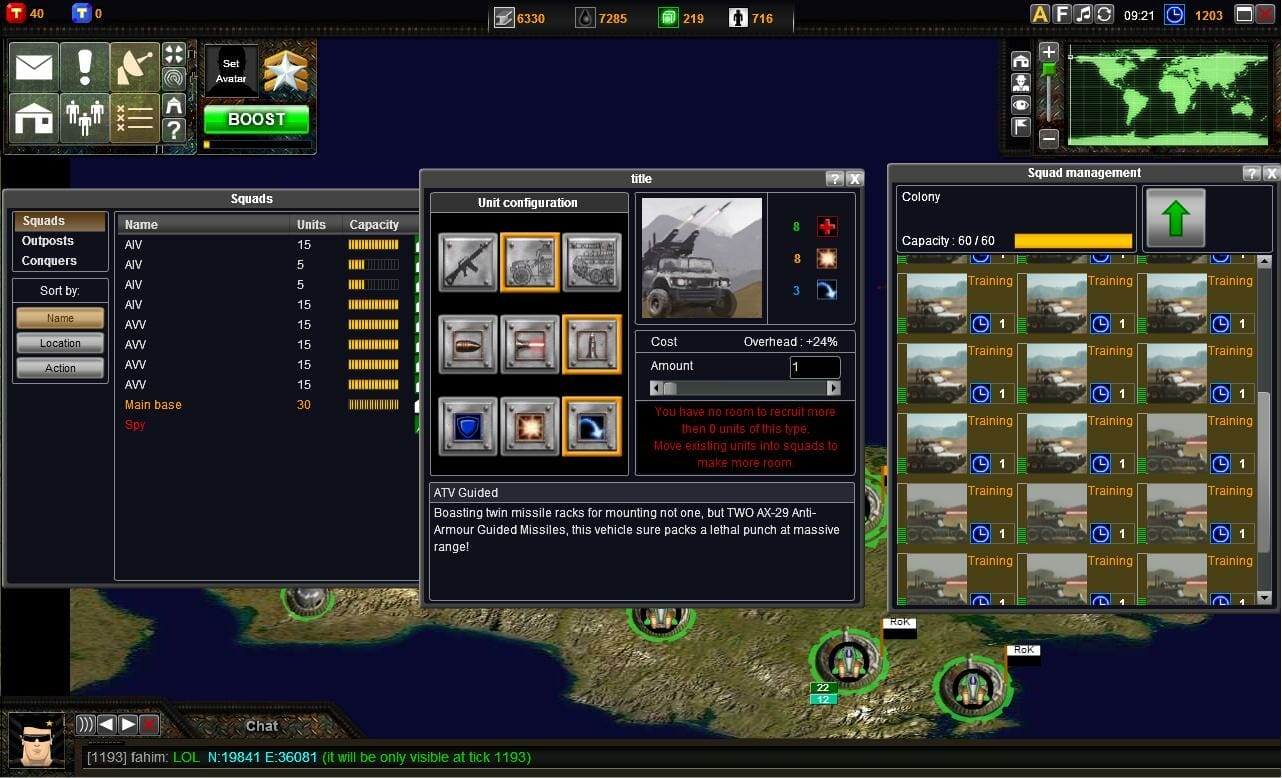The image size is (1282, 778).
Task: Switch to the Conquers tab
Action: pos(49,261)
